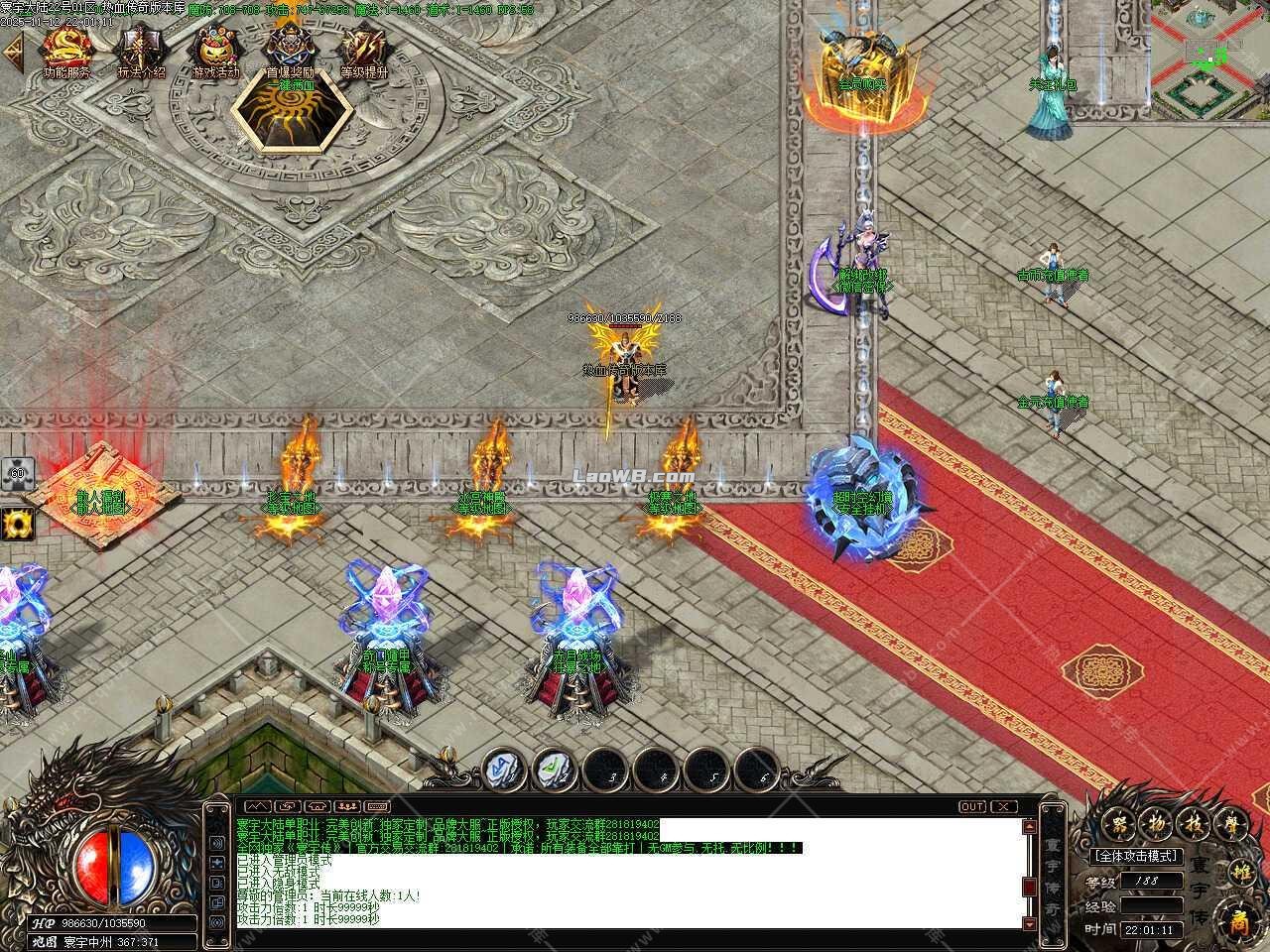1270x952 pixels.
Task: Toggle the speaker icon beside the chat window
Action: [217, 843]
